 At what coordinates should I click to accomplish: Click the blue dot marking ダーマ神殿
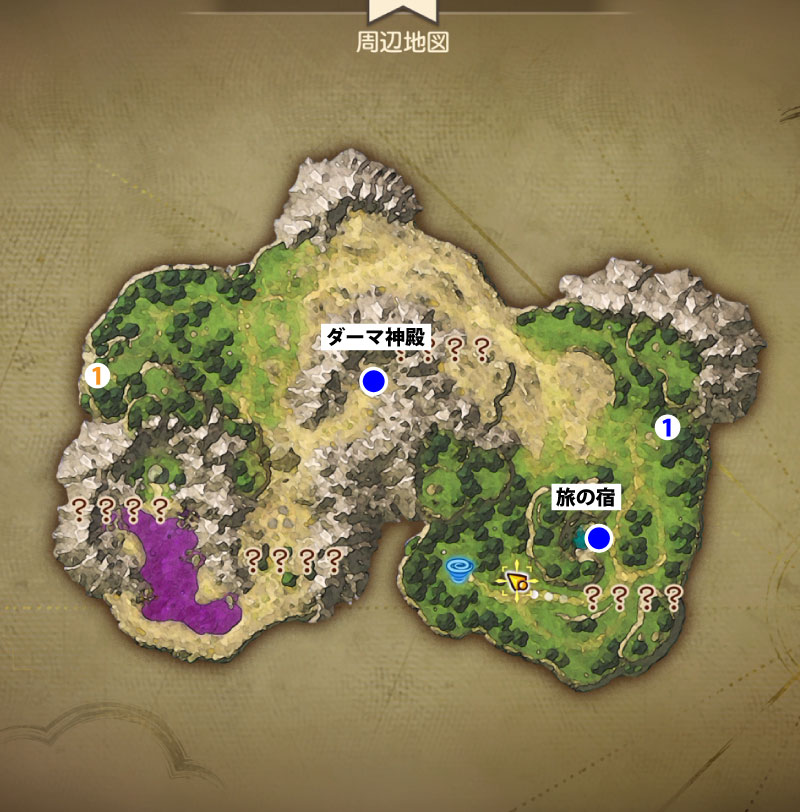pos(374,381)
